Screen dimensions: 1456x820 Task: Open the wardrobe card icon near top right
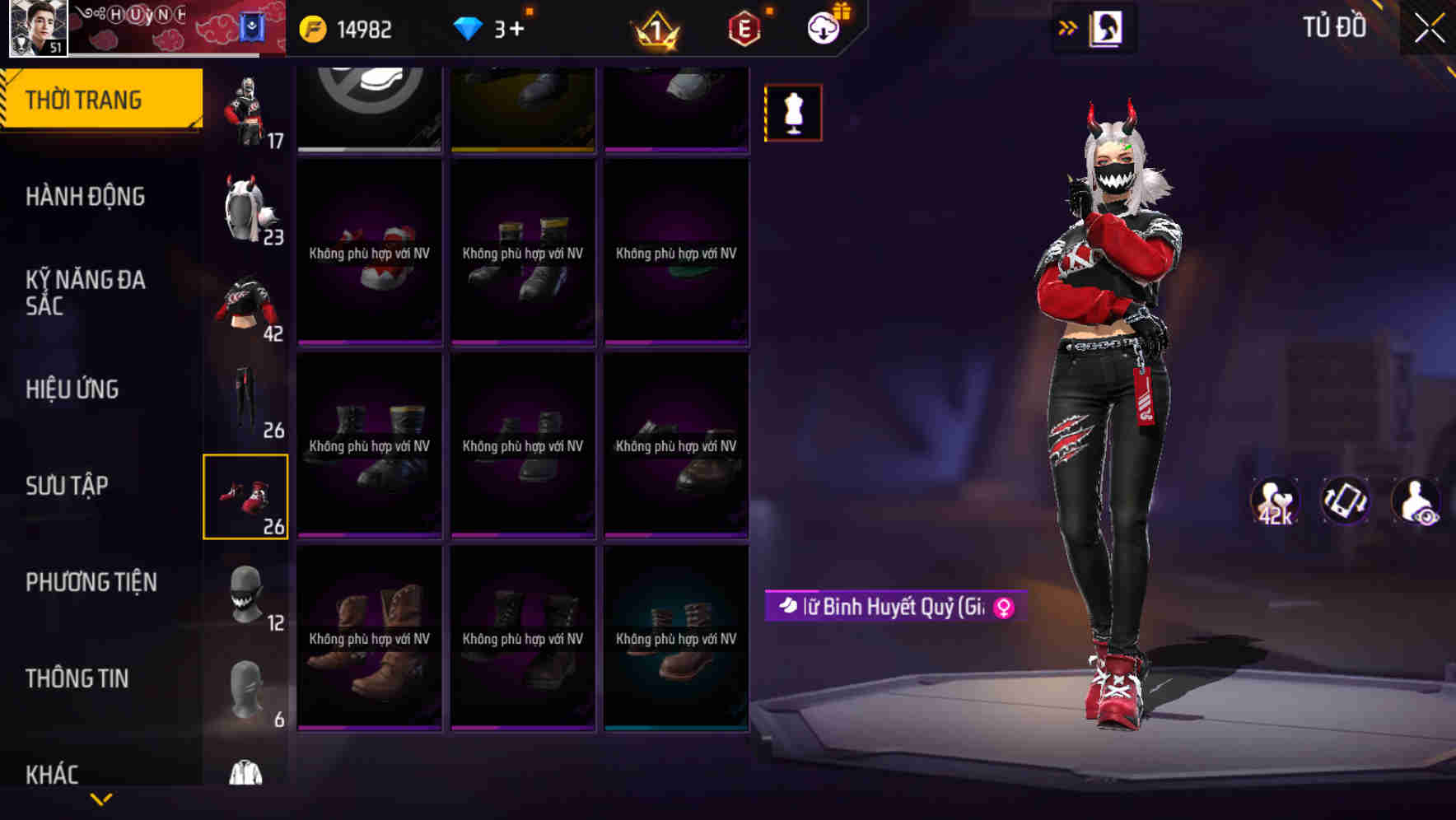(1108, 27)
